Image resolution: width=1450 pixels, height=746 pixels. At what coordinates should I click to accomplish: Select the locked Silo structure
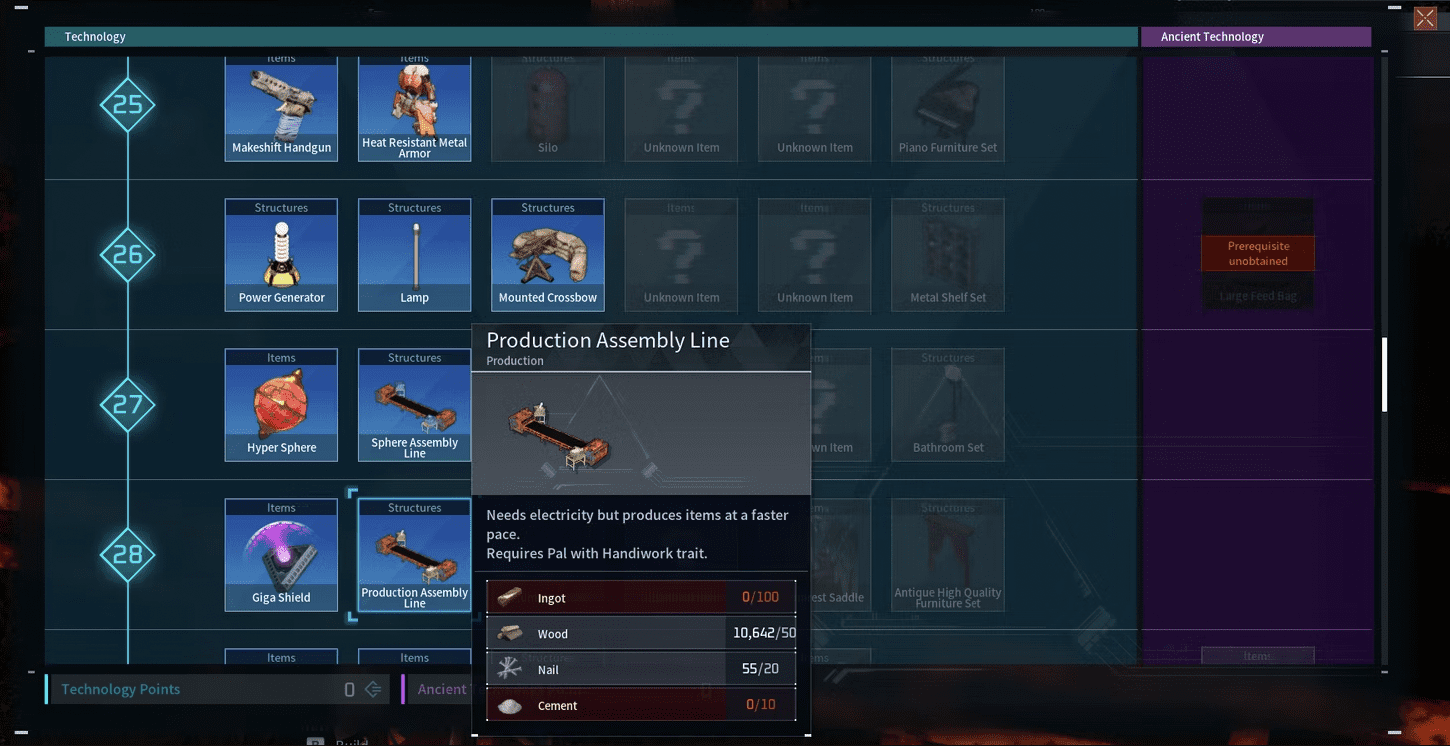click(548, 107)
